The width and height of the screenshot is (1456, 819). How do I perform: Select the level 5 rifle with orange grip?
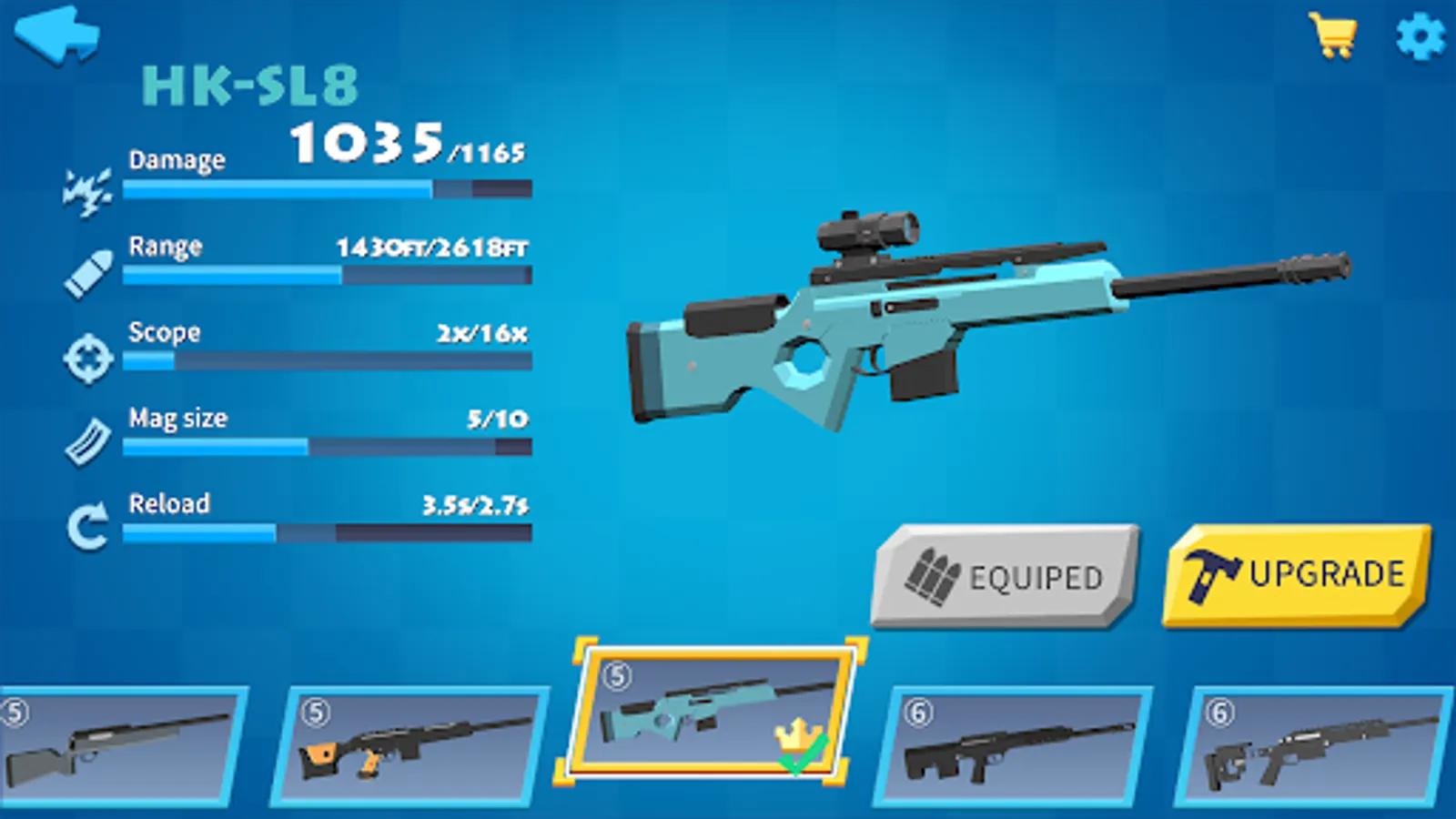414,746
